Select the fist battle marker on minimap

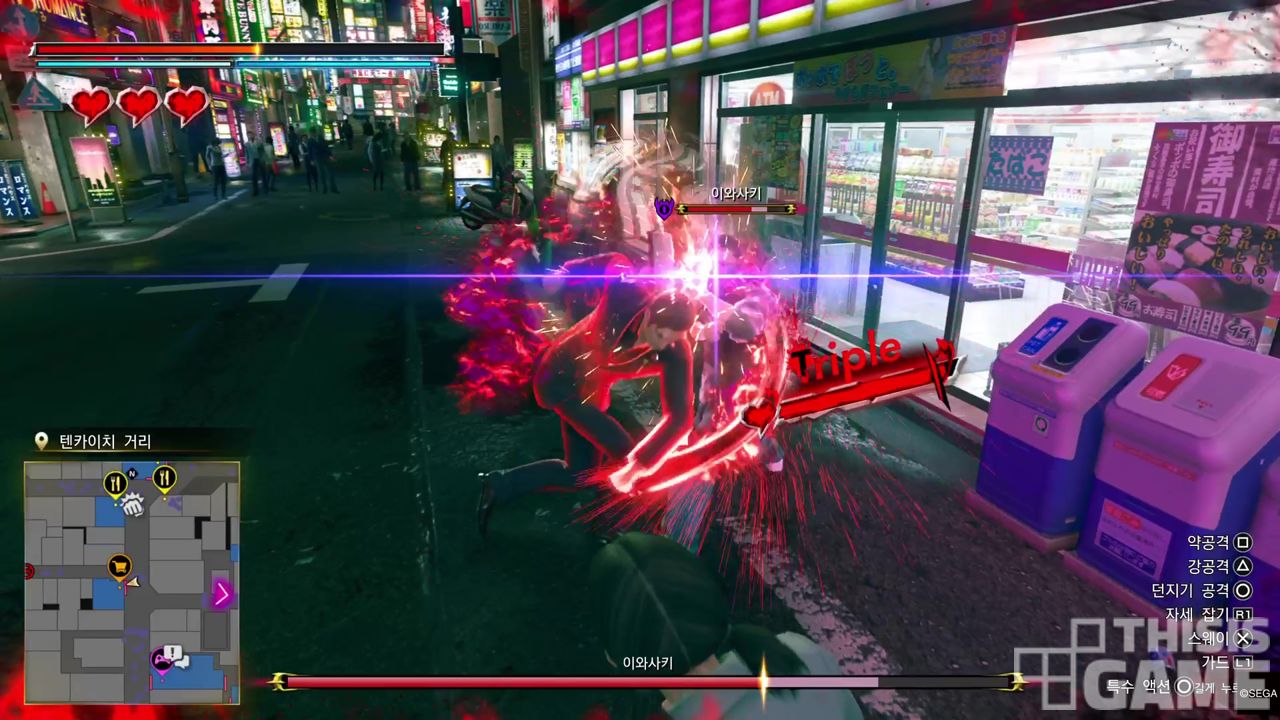pyautogui.click(x=132, y=507)
